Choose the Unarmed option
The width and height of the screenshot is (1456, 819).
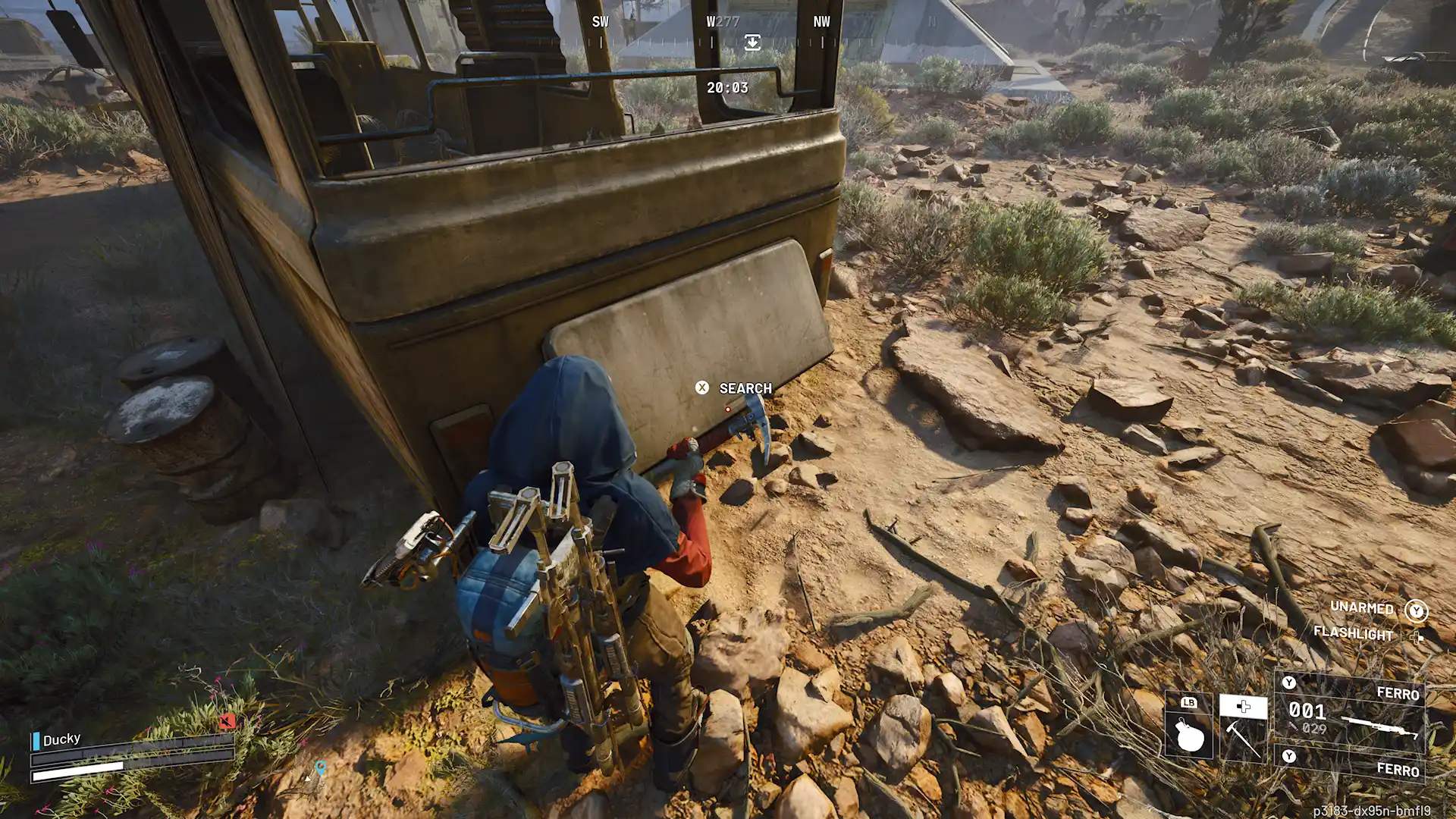point(1362,608)
